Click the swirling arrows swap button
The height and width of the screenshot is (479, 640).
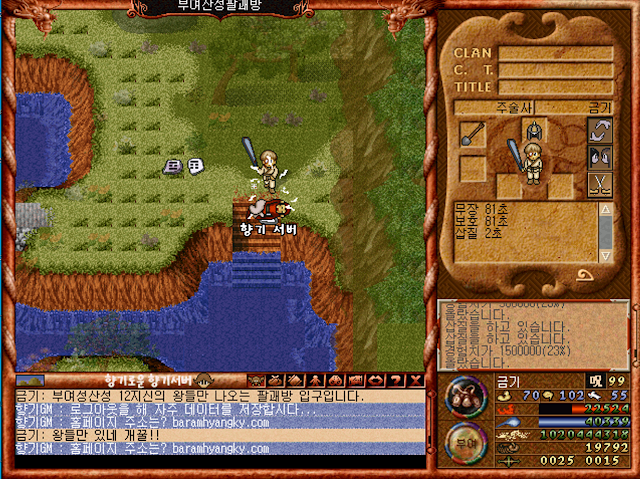(x=600, y=129)
